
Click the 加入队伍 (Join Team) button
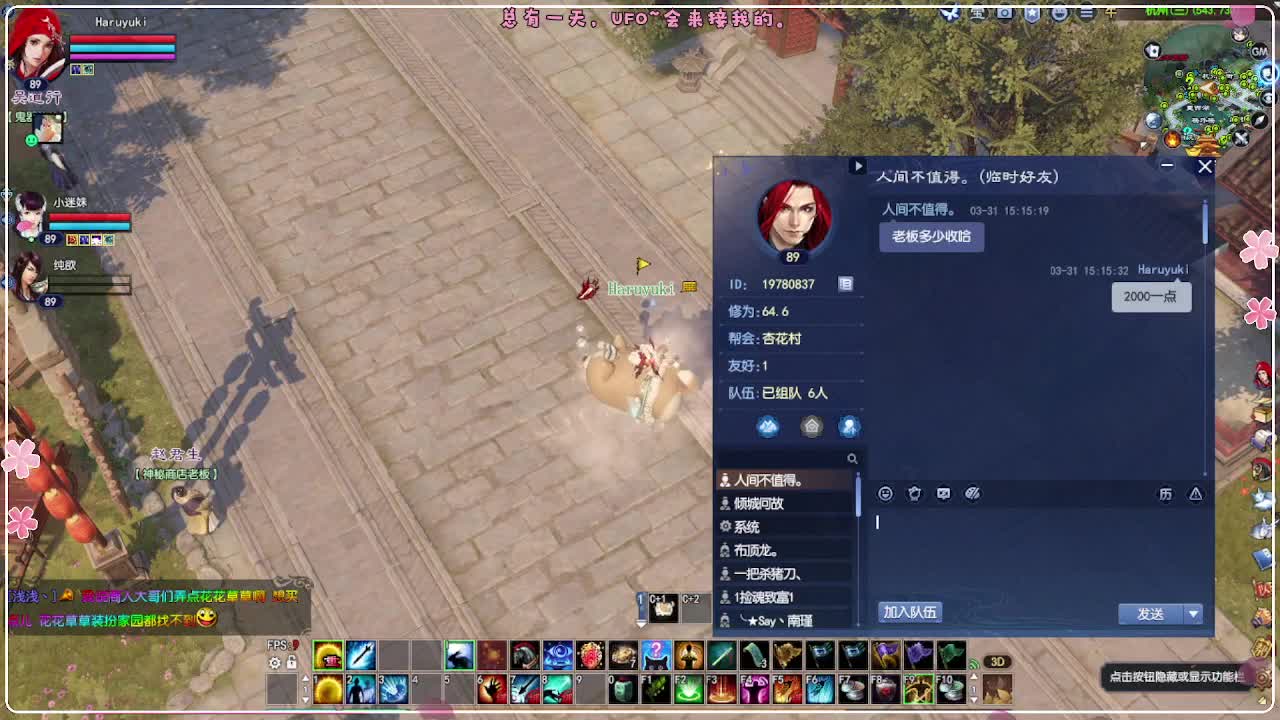pyautogui.click(x=908, y=612)
